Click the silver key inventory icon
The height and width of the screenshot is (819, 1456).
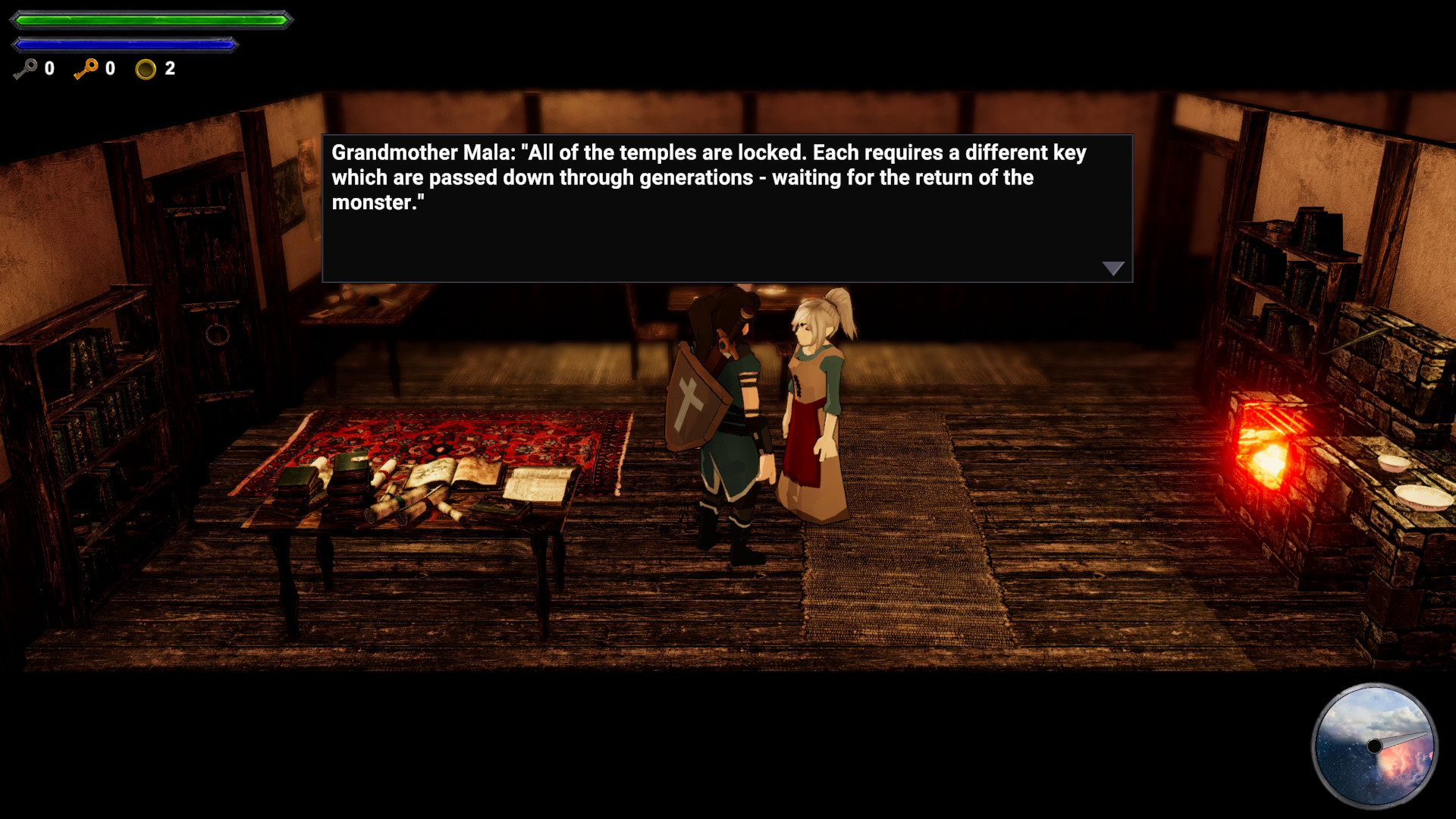coord(24,69)
